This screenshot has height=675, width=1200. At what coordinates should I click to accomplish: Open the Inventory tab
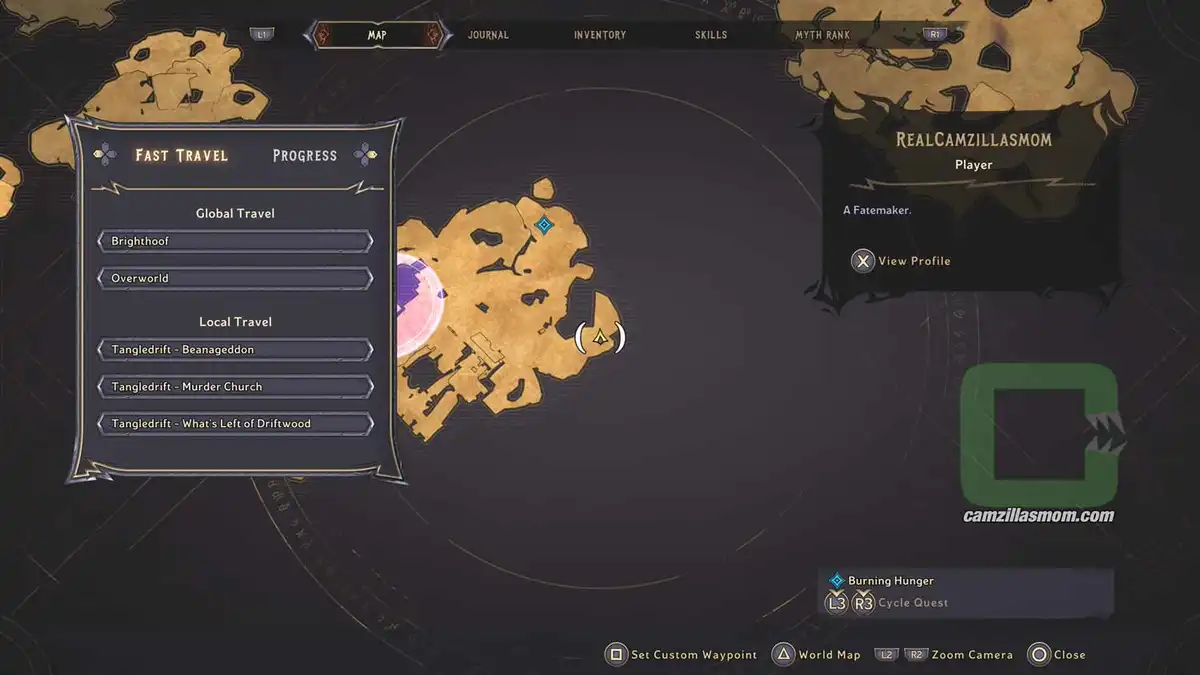pos(600,35)
